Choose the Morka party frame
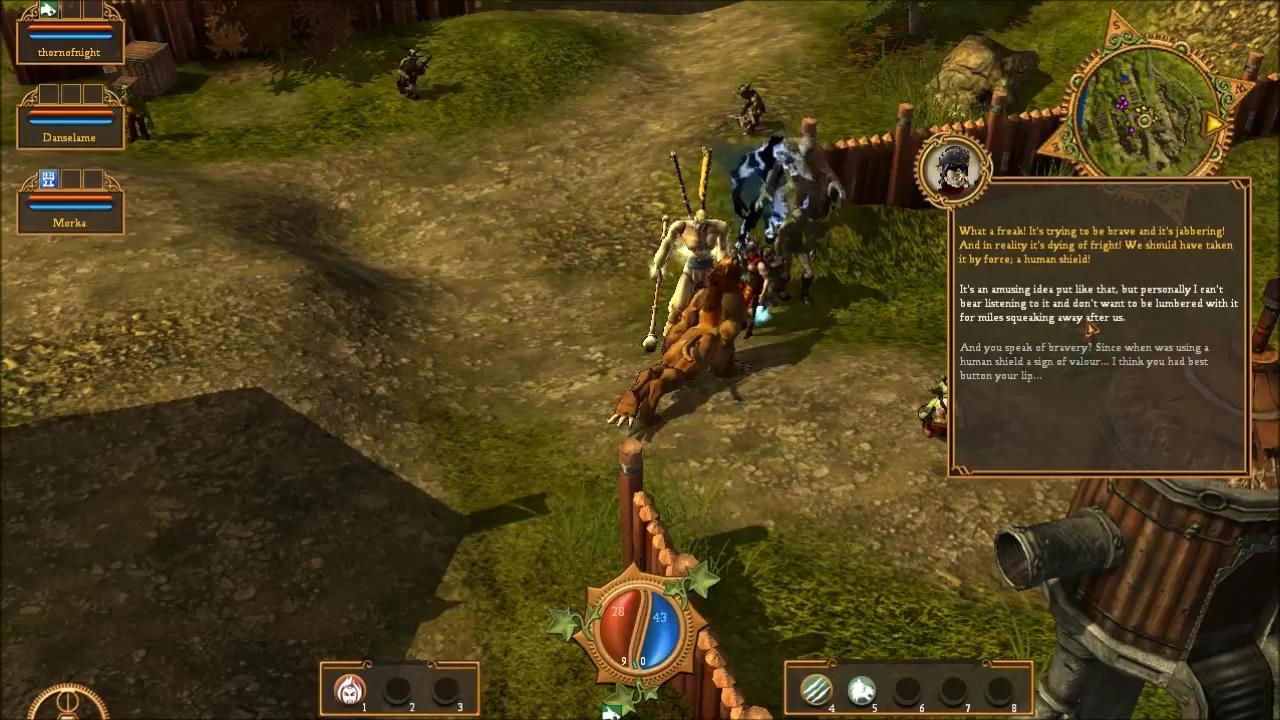Image resolution: width=1280 pixels, height=720 pixels. 70,212
